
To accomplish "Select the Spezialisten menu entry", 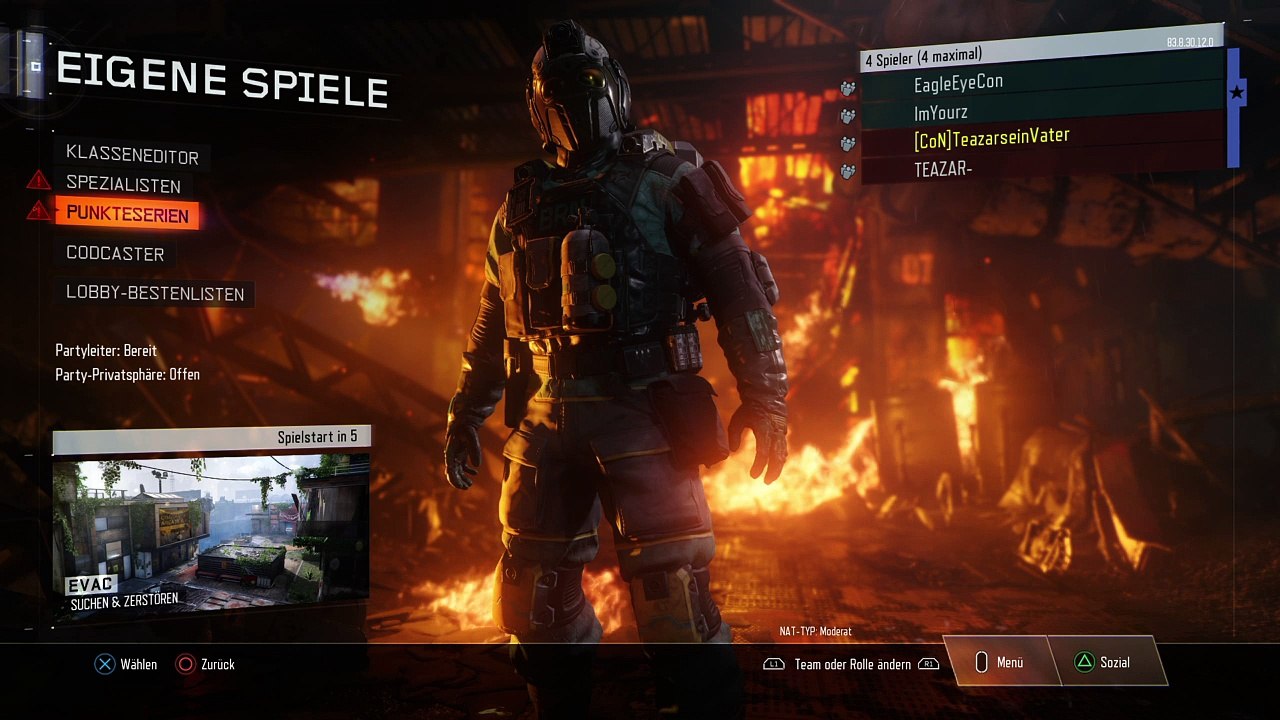I will tap(123, 185).
